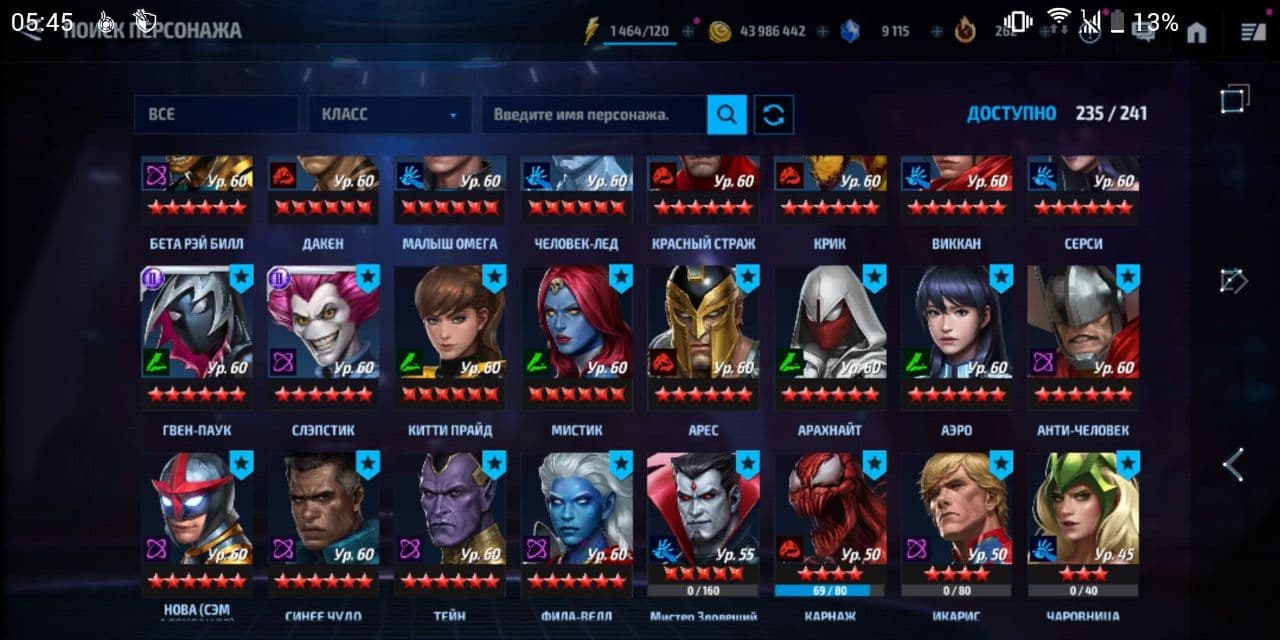
Task: Open the ВСЕ filter box
Action: [x=215, y=115]
